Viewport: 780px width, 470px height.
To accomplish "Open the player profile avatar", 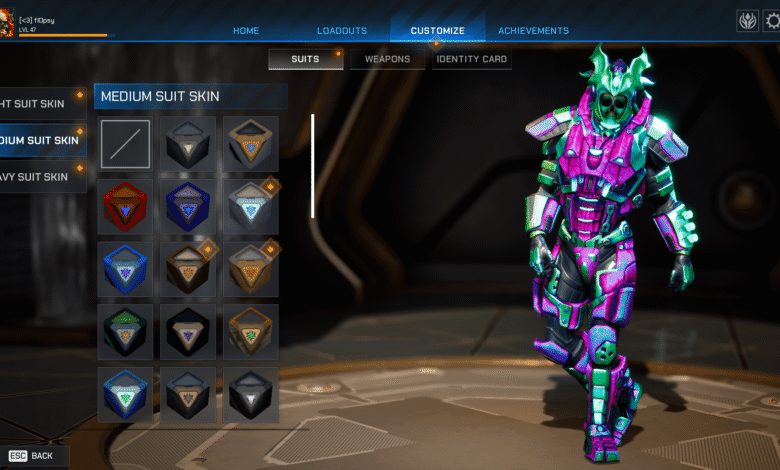I will (8, 21).
